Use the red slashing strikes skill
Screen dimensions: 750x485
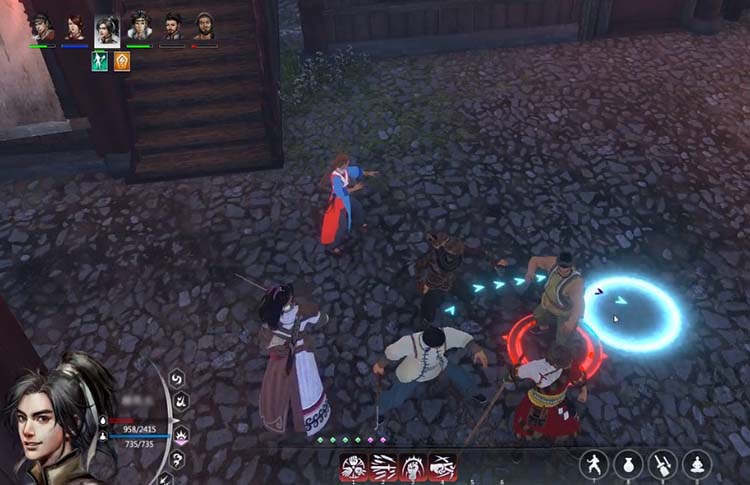point(383,467)
